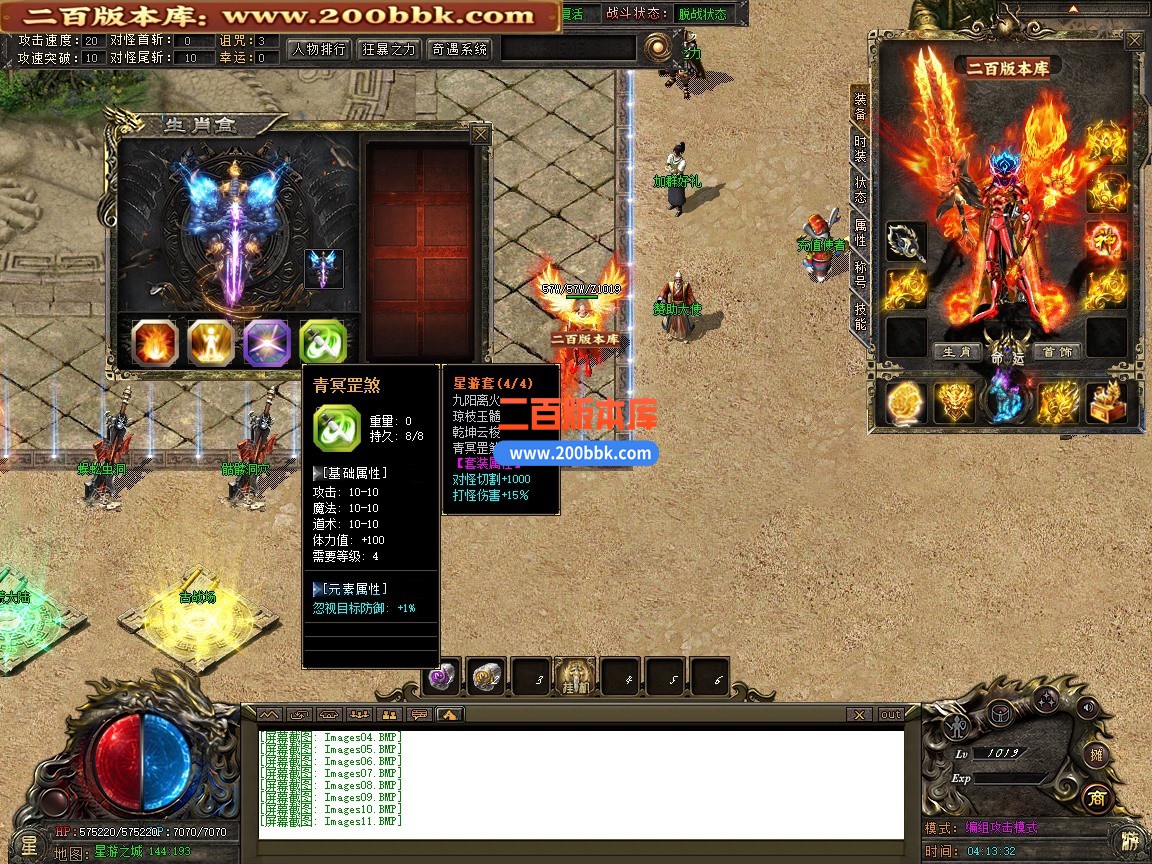Viewport: 1152px width, 864px height.
Task: Click the 首饰 jewelry button
Action: click(x=1056, y=352)
